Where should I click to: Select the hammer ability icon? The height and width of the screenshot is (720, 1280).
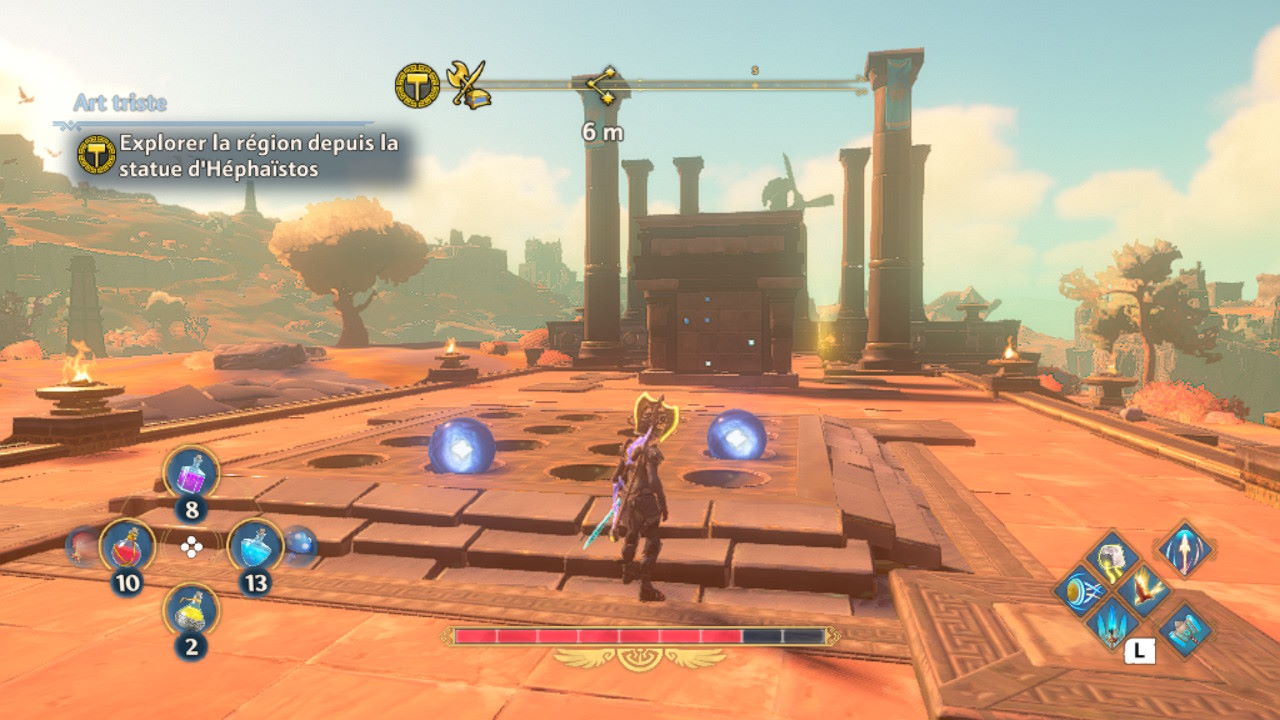1186,629
